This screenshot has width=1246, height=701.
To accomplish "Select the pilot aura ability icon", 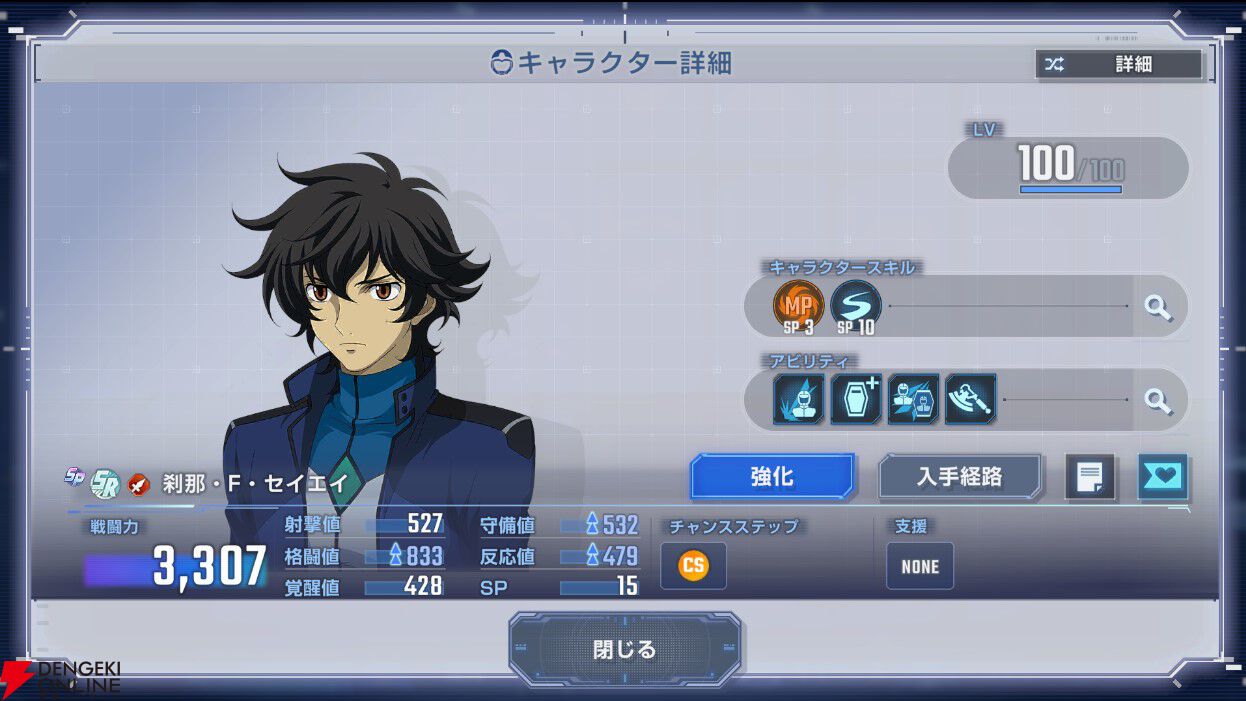I will pyautogui.click(x=798, y=399).
